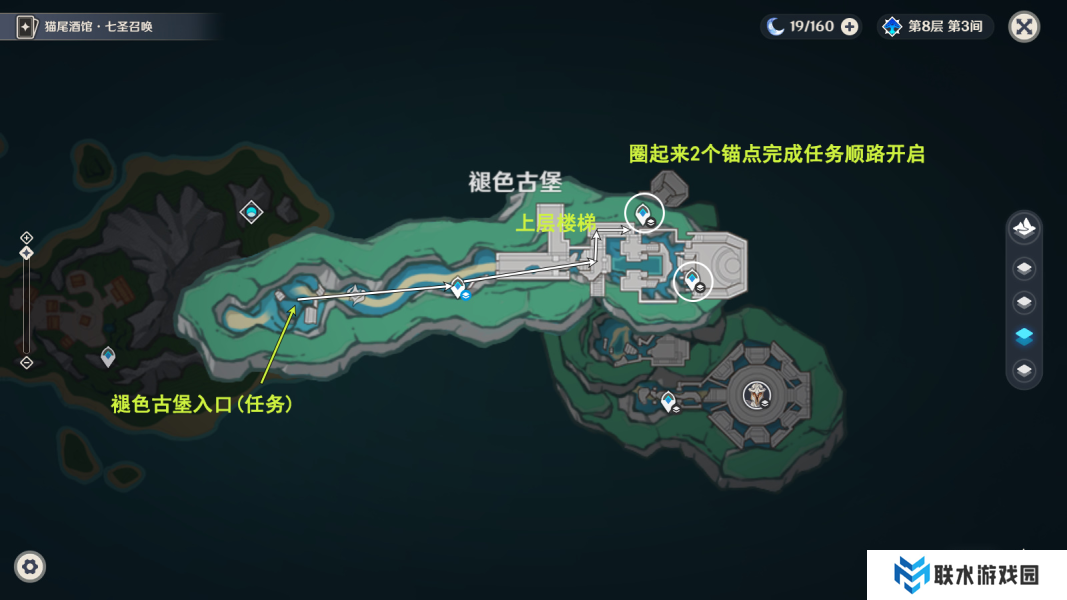Image resolution: width=1067 pixels, height=600 pixels.
Task: Zoom in with the map zoom plus button
Action: [27, 238]
